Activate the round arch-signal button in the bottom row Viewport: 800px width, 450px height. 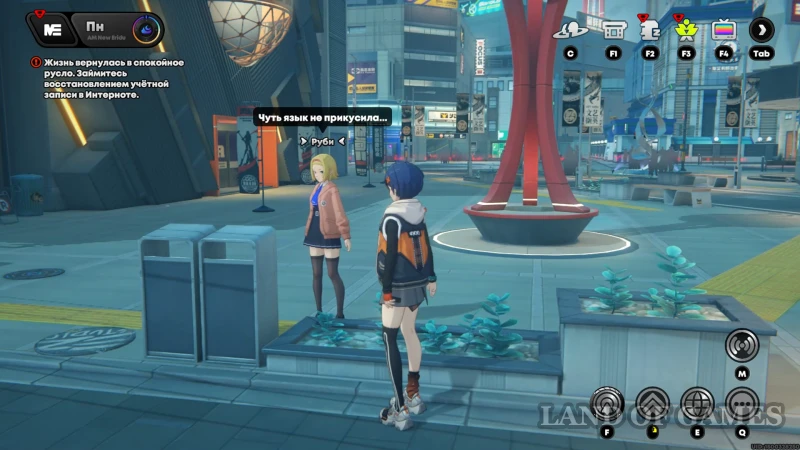click(x=607, y=406)
